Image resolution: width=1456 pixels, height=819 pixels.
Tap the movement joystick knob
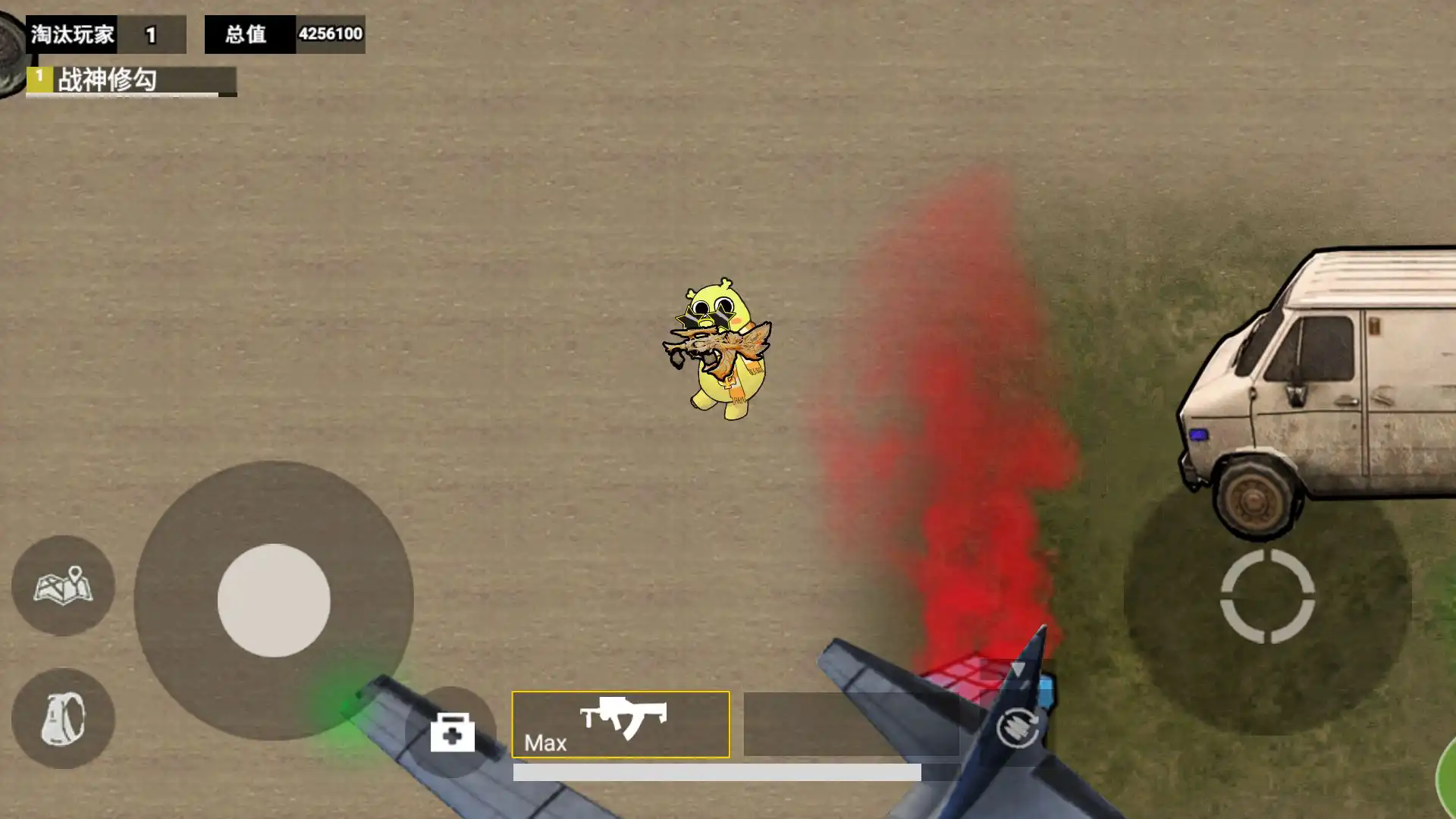click(274, 600)
